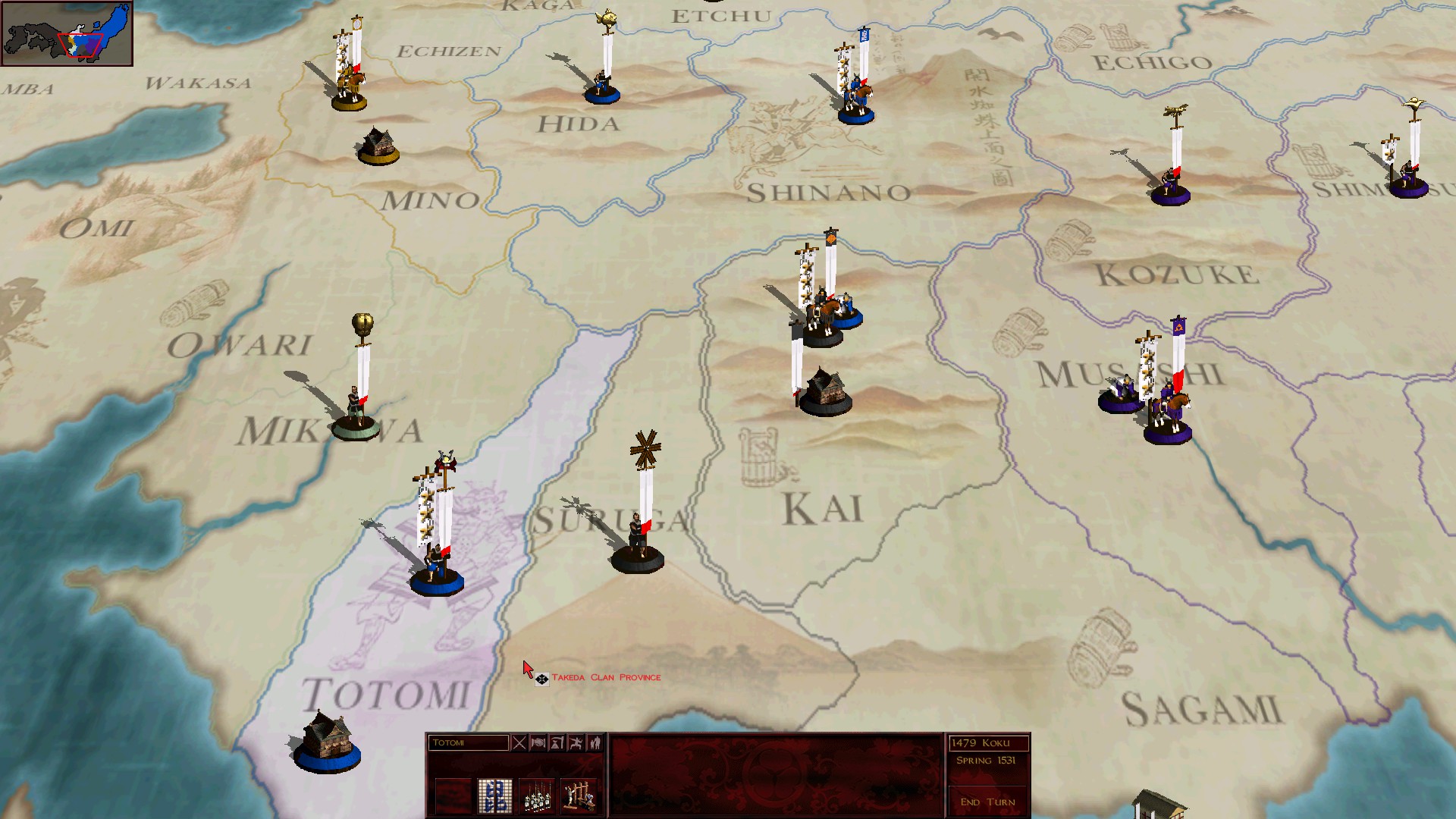
Task: End the current turn
Action: [987, 802]
